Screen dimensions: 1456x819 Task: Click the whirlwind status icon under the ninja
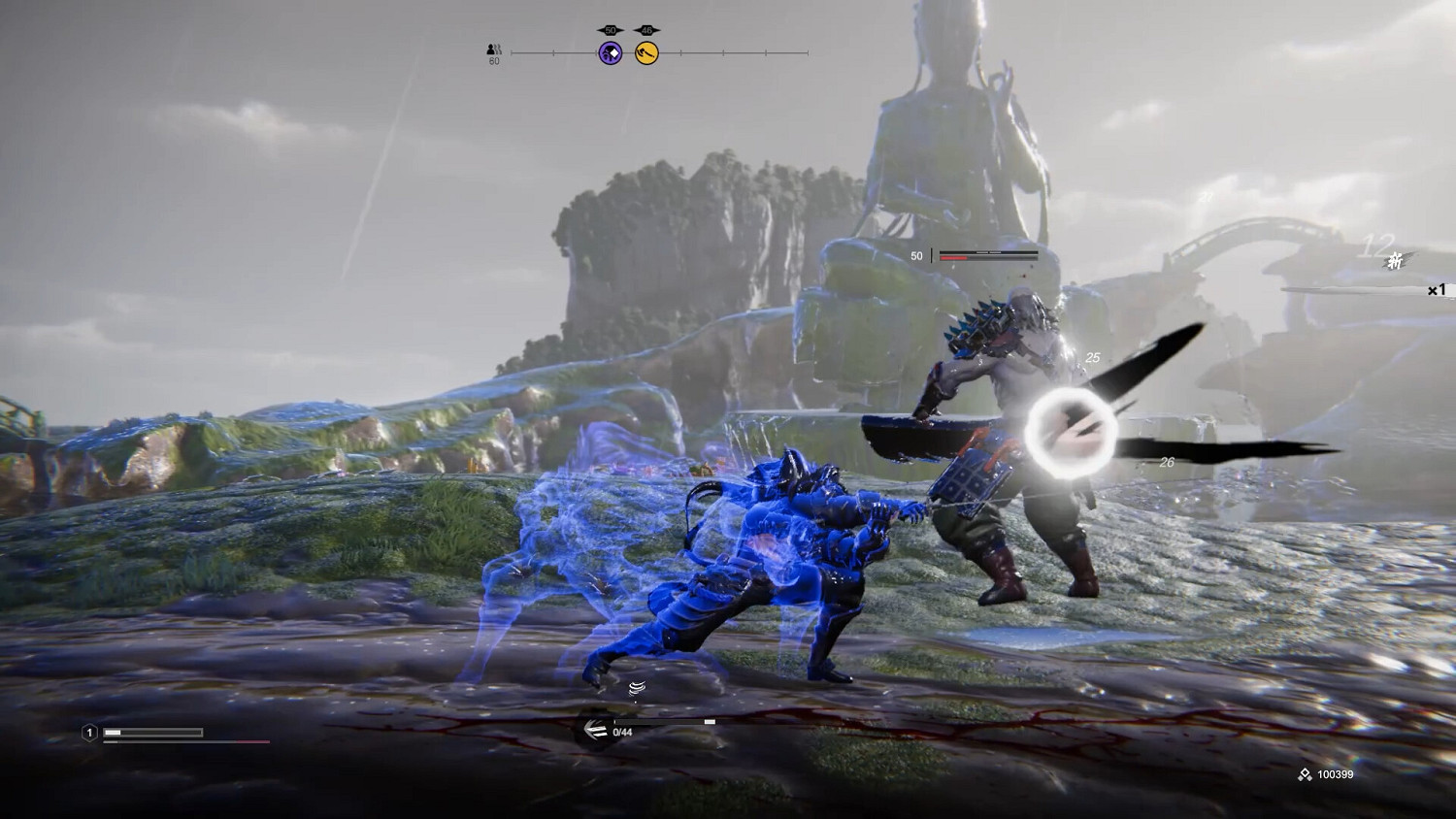639,687
